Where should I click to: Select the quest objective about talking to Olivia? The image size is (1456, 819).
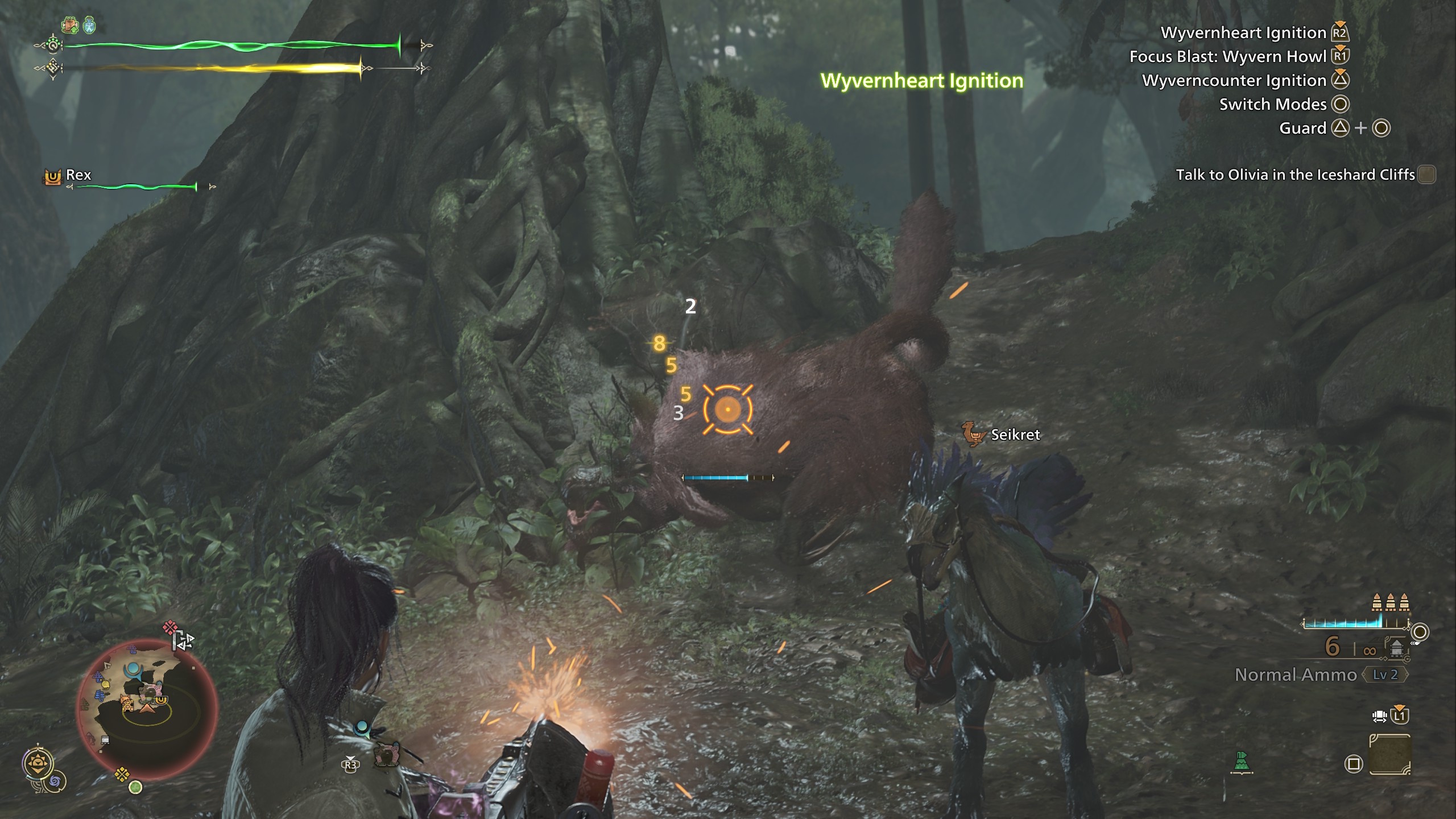(1295, 175)
